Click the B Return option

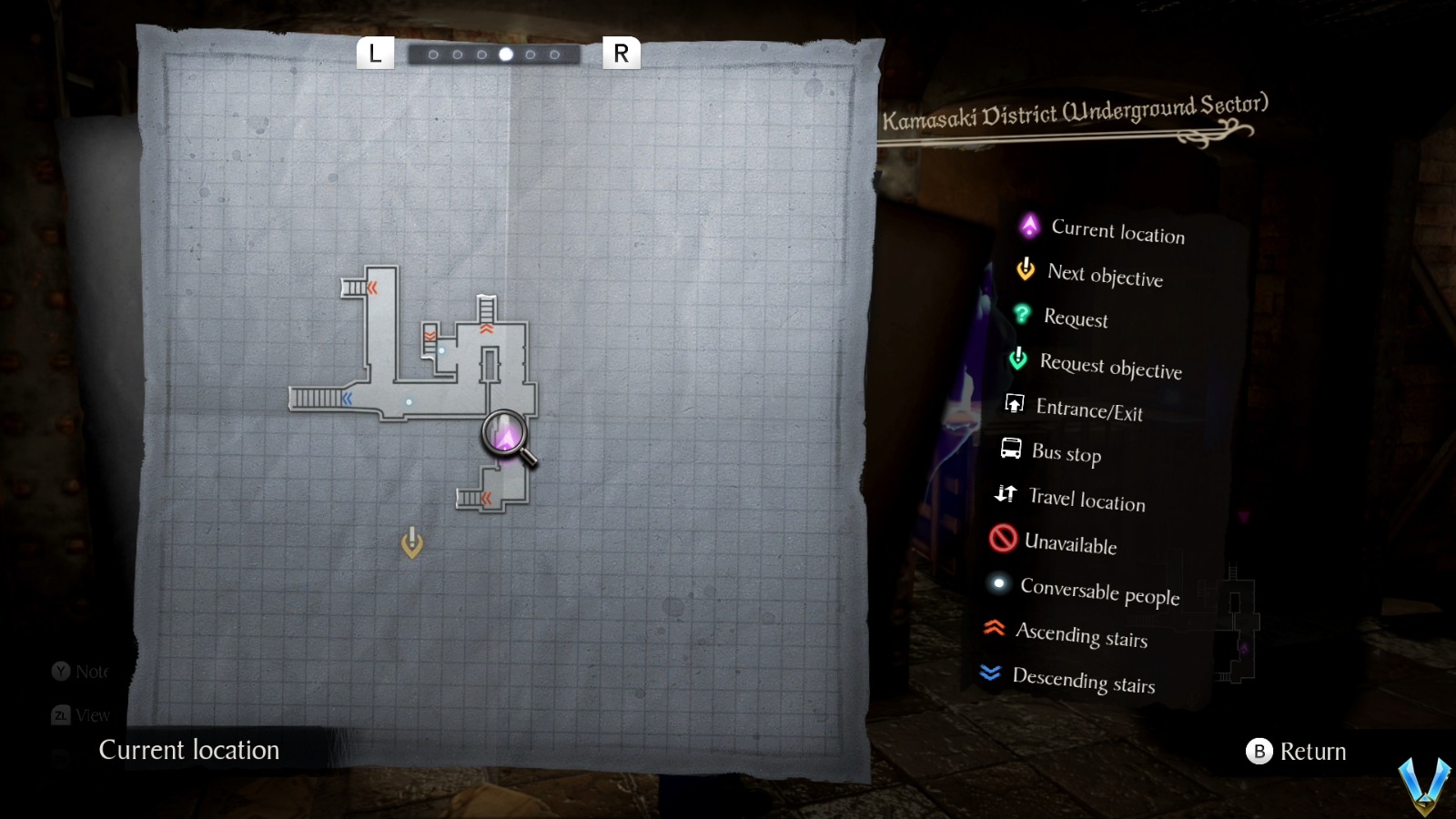point(1297,752)
